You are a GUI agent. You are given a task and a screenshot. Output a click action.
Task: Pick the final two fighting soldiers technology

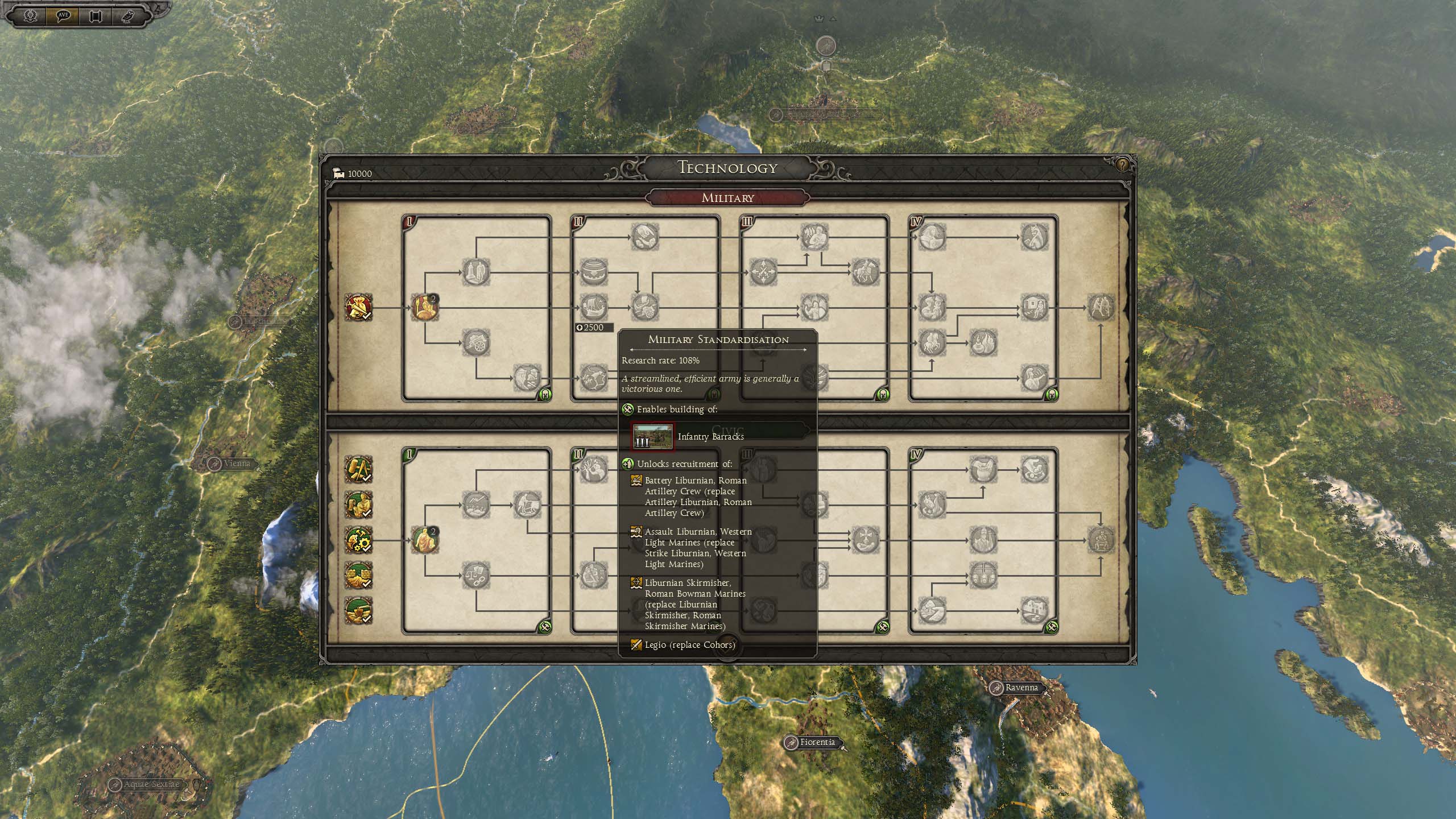point(1101,308)
